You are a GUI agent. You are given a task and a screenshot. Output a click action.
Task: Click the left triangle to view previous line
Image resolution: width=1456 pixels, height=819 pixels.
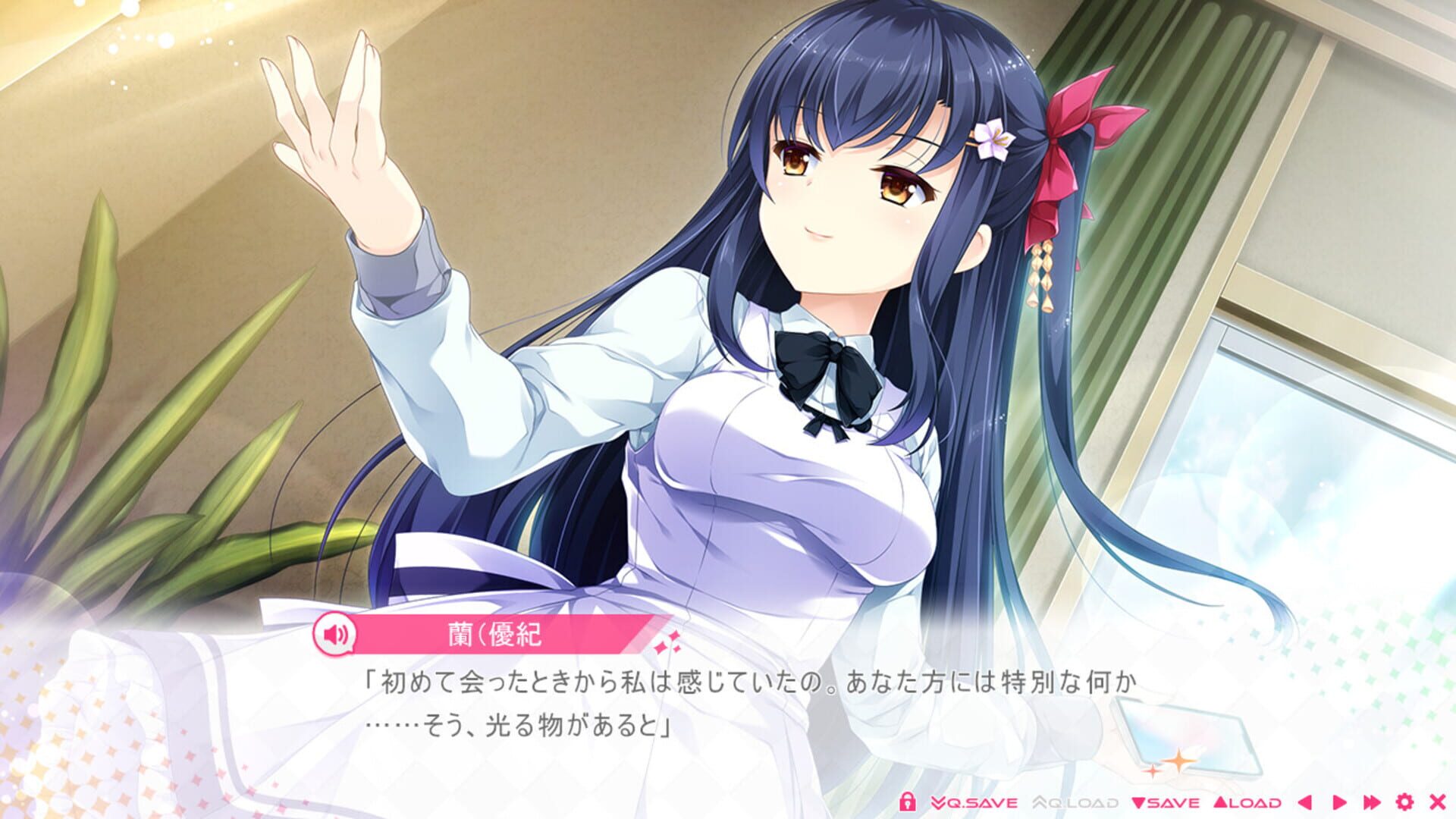coord(1306,803)
